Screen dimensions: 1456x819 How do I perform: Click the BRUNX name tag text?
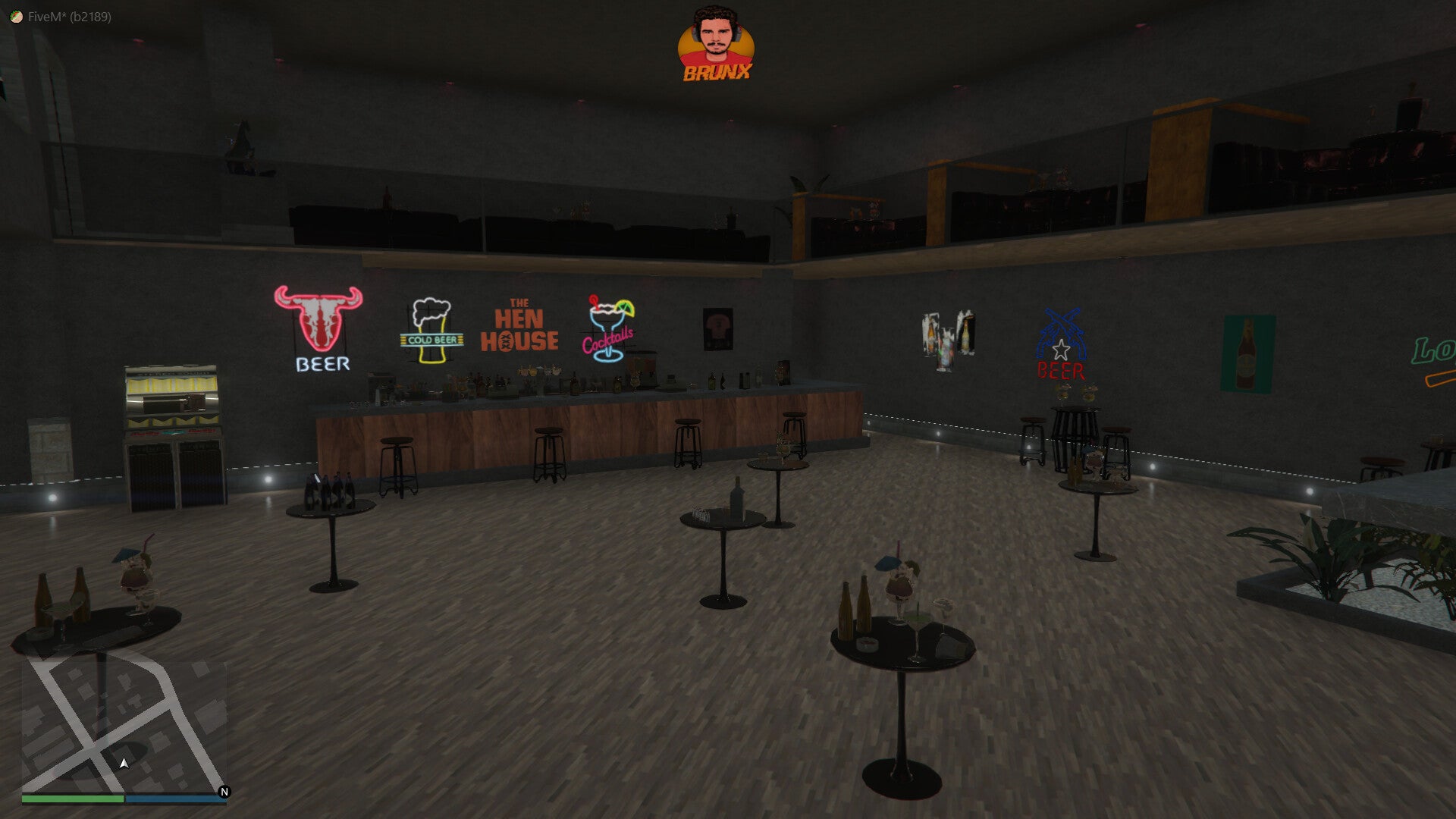(716, 74)
